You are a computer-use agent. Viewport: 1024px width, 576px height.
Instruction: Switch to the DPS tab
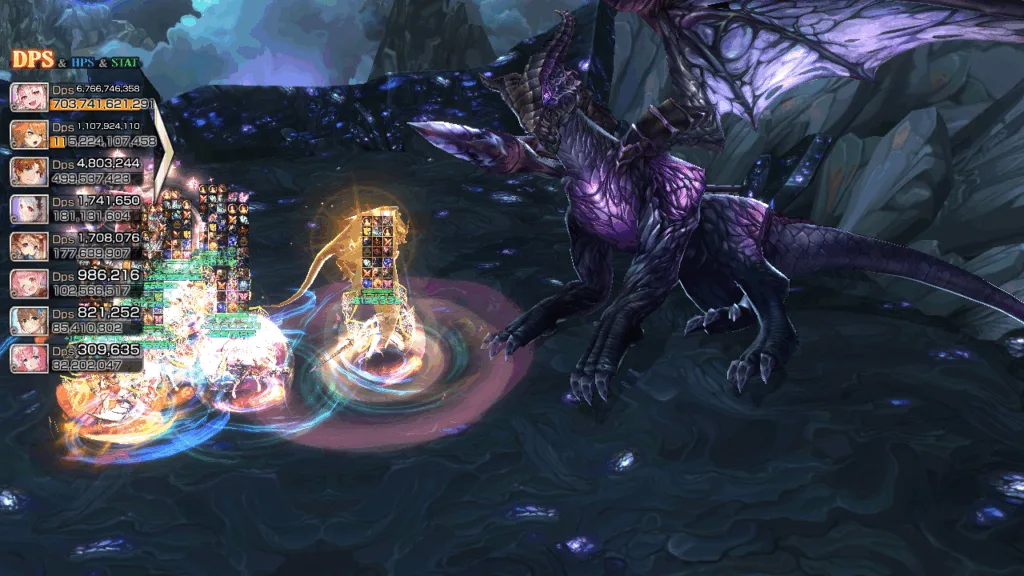[32, 61]
